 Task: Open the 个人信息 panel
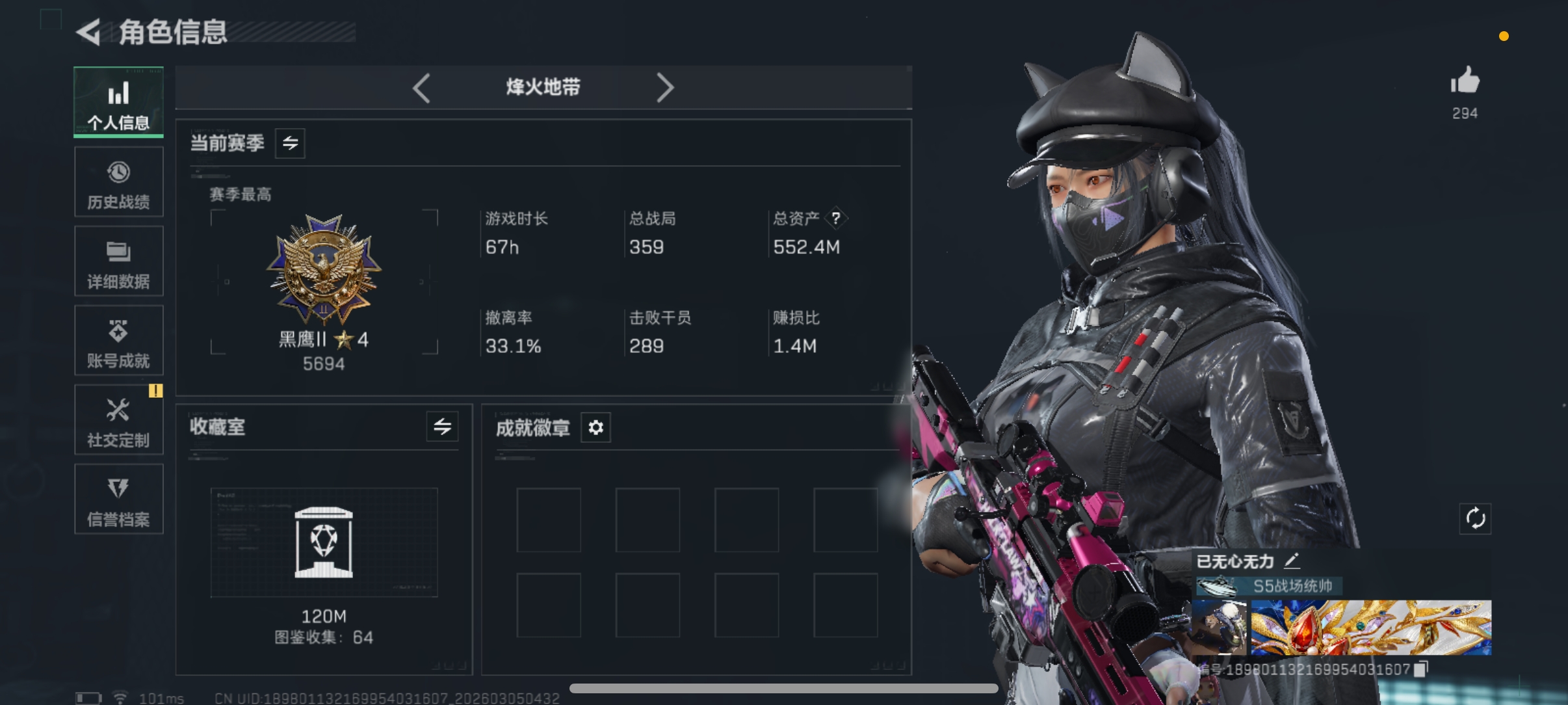(x=118, y=103)
